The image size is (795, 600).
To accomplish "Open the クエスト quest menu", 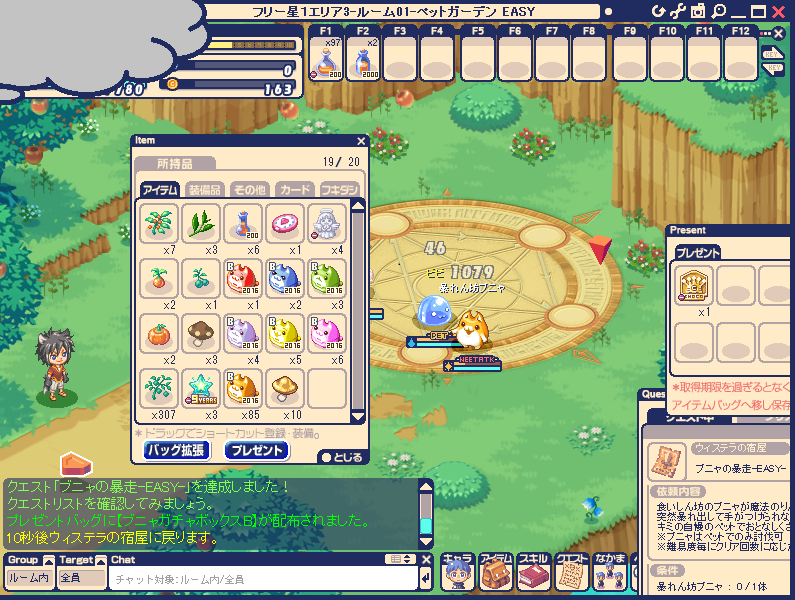I will [x=569, y=573].
